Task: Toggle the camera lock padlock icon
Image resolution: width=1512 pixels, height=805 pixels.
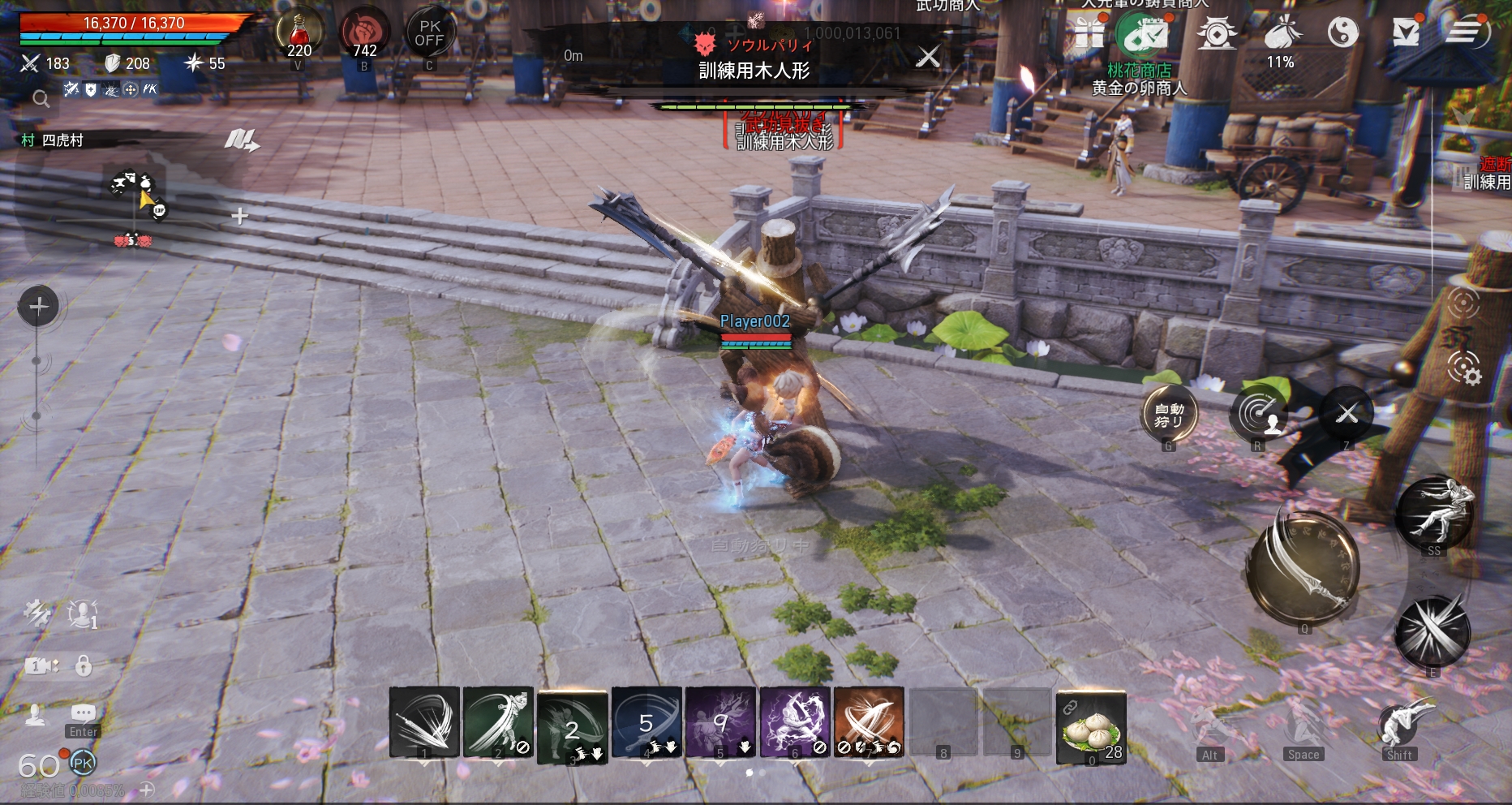Action: [x=84, y=665]
